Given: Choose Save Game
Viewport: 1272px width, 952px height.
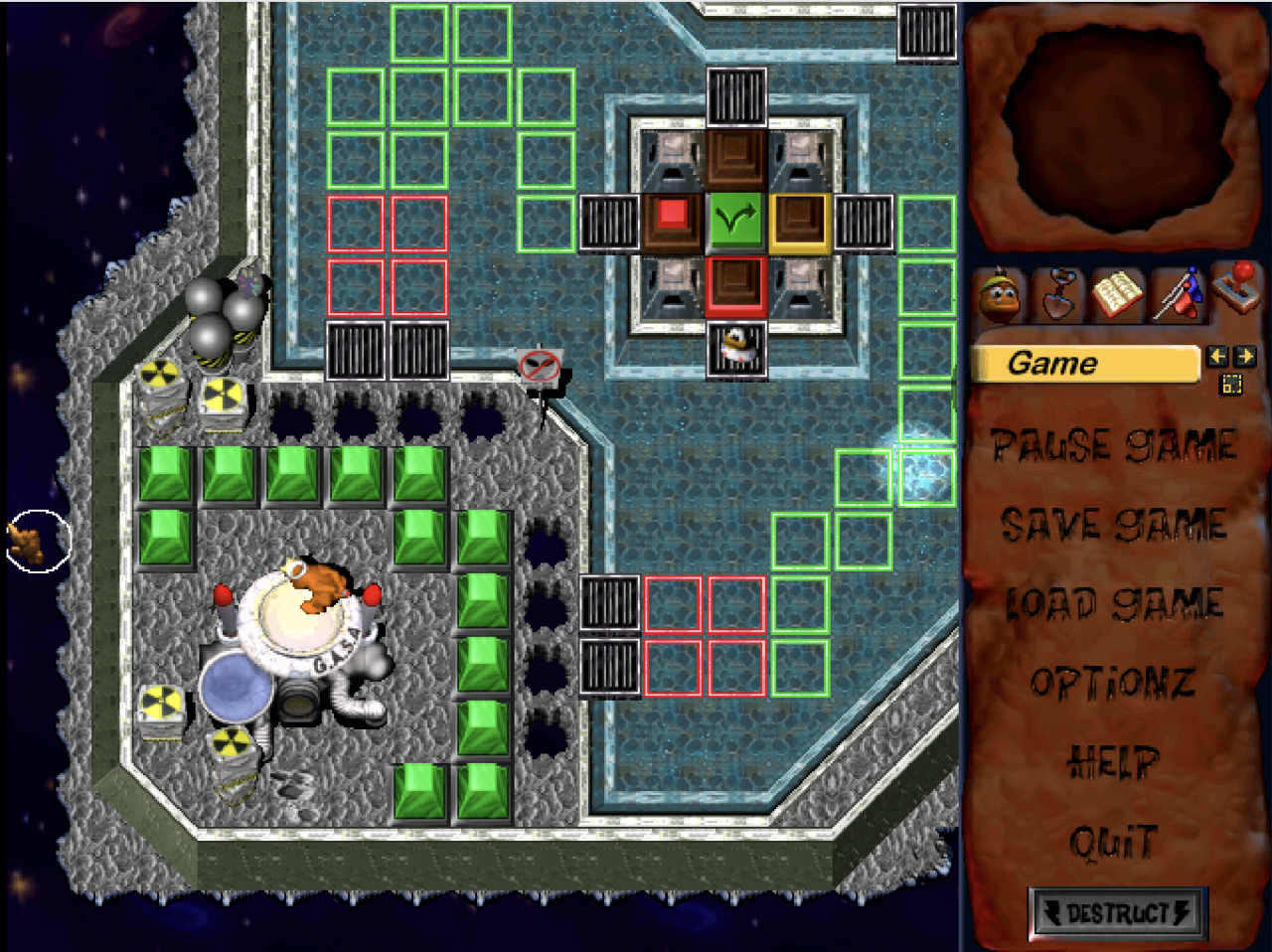Looking at the screenshot, I should 1114,526.
